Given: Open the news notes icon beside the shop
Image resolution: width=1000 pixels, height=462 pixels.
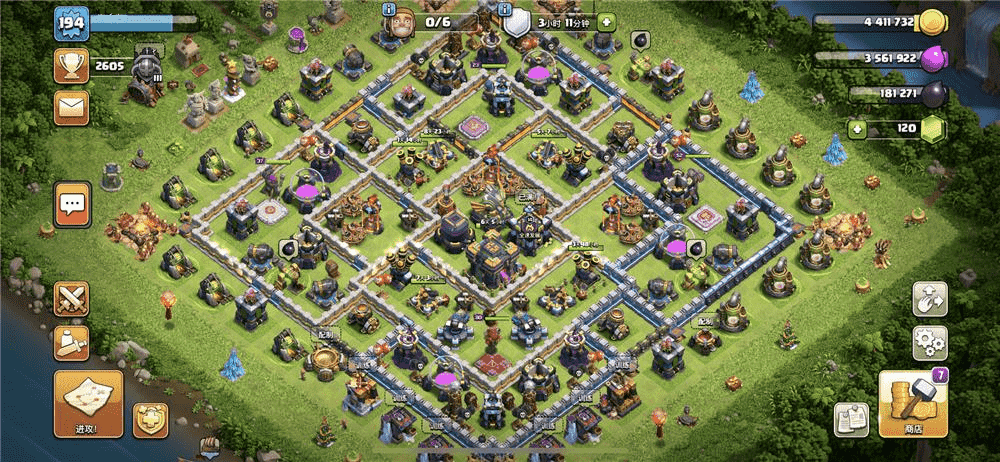Looking at the screenshot, I should [x=852, y=420].
